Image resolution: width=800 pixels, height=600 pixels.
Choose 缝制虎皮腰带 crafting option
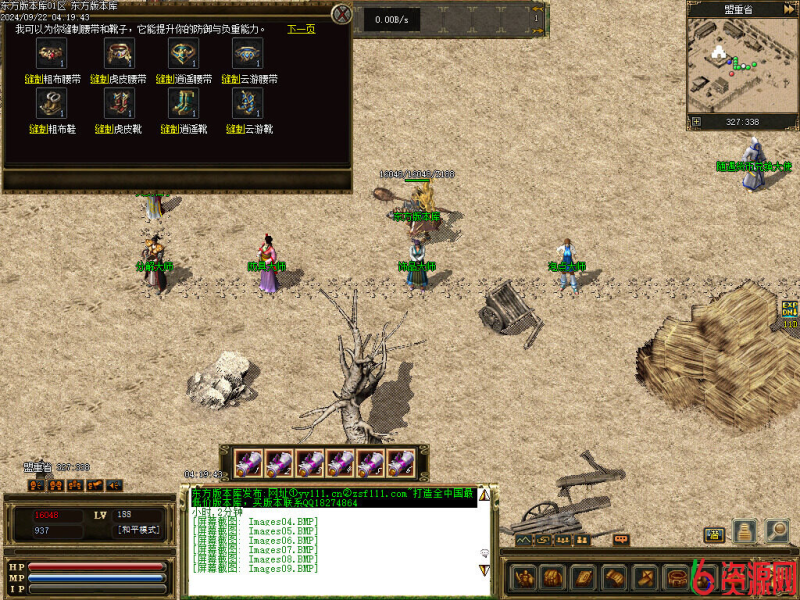click(x=118, y=78)
